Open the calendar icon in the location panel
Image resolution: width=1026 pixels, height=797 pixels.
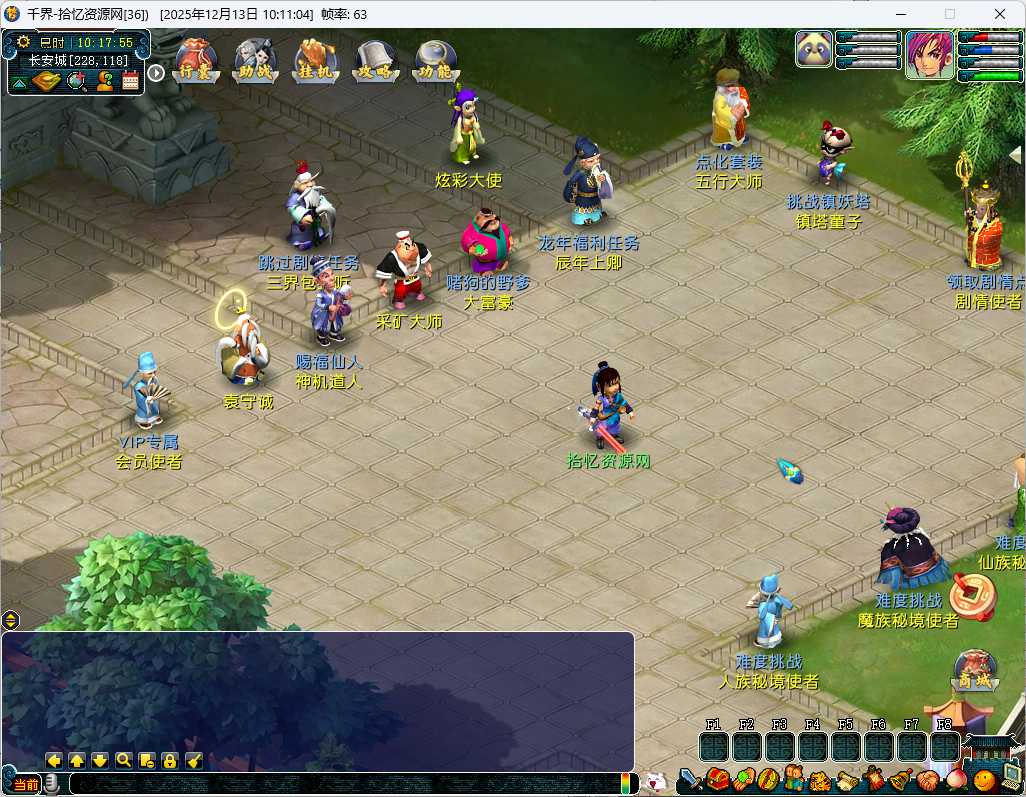(130, 83)
